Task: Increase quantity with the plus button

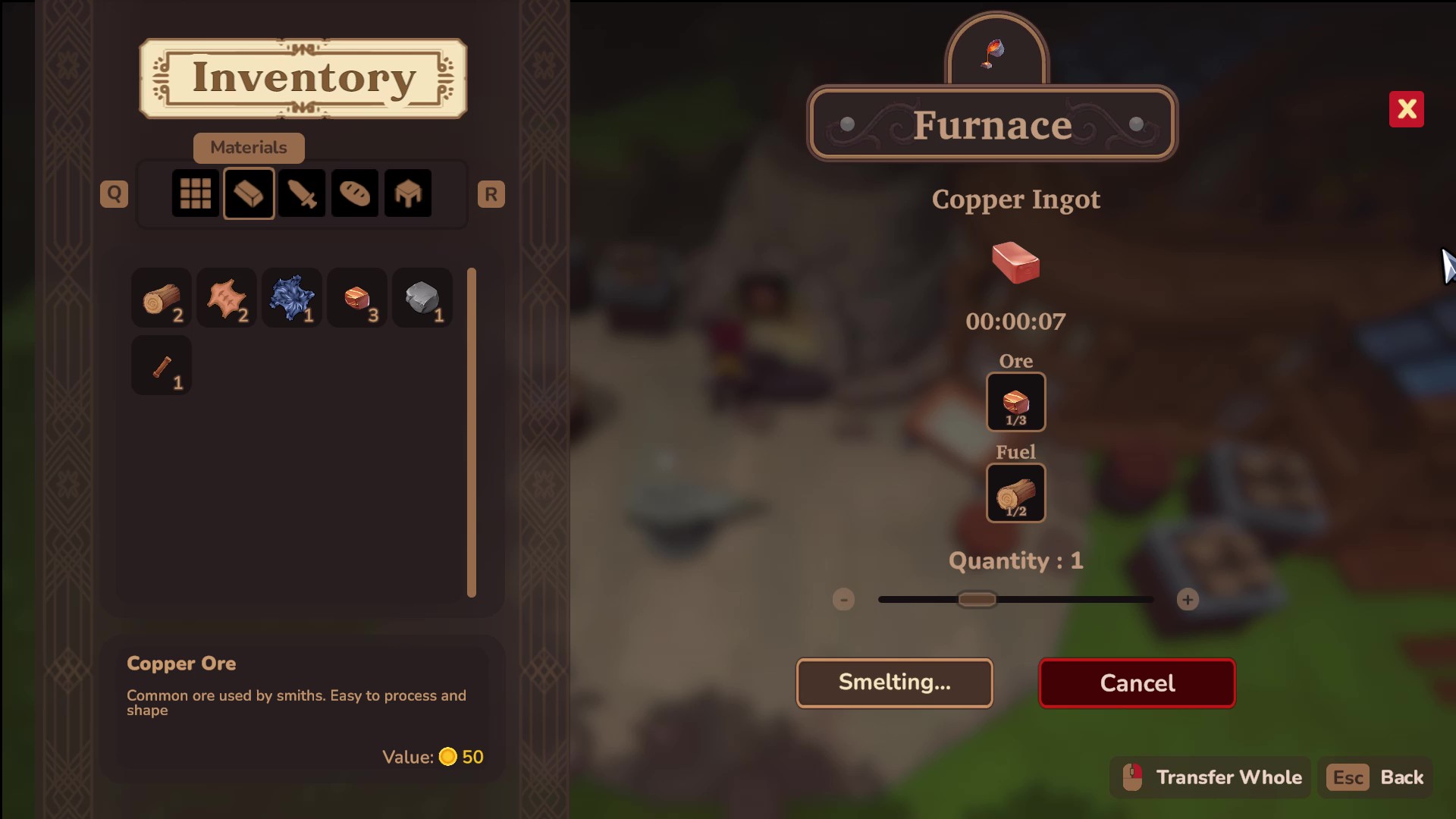Action: (x=1188, y=600)
